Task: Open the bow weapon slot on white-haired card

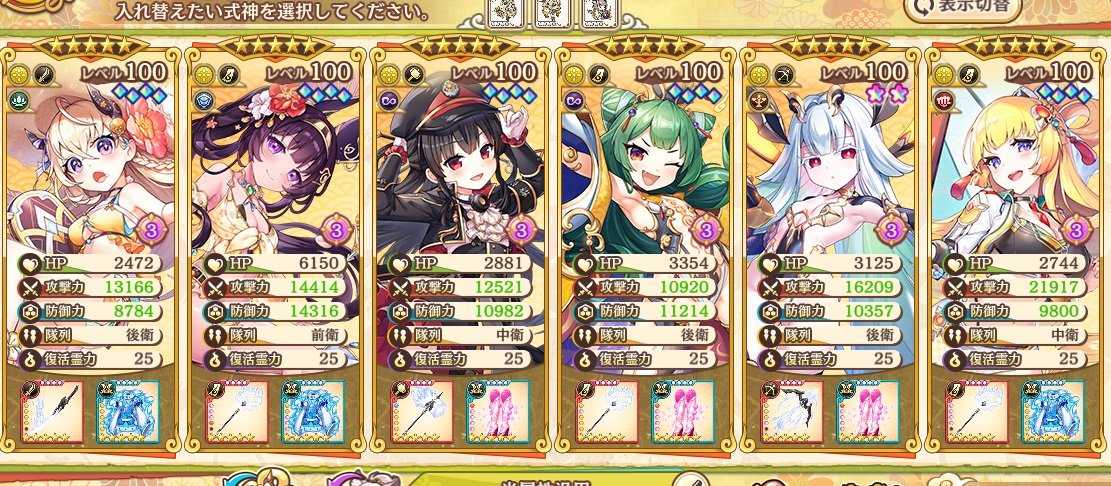Action: 793,412
